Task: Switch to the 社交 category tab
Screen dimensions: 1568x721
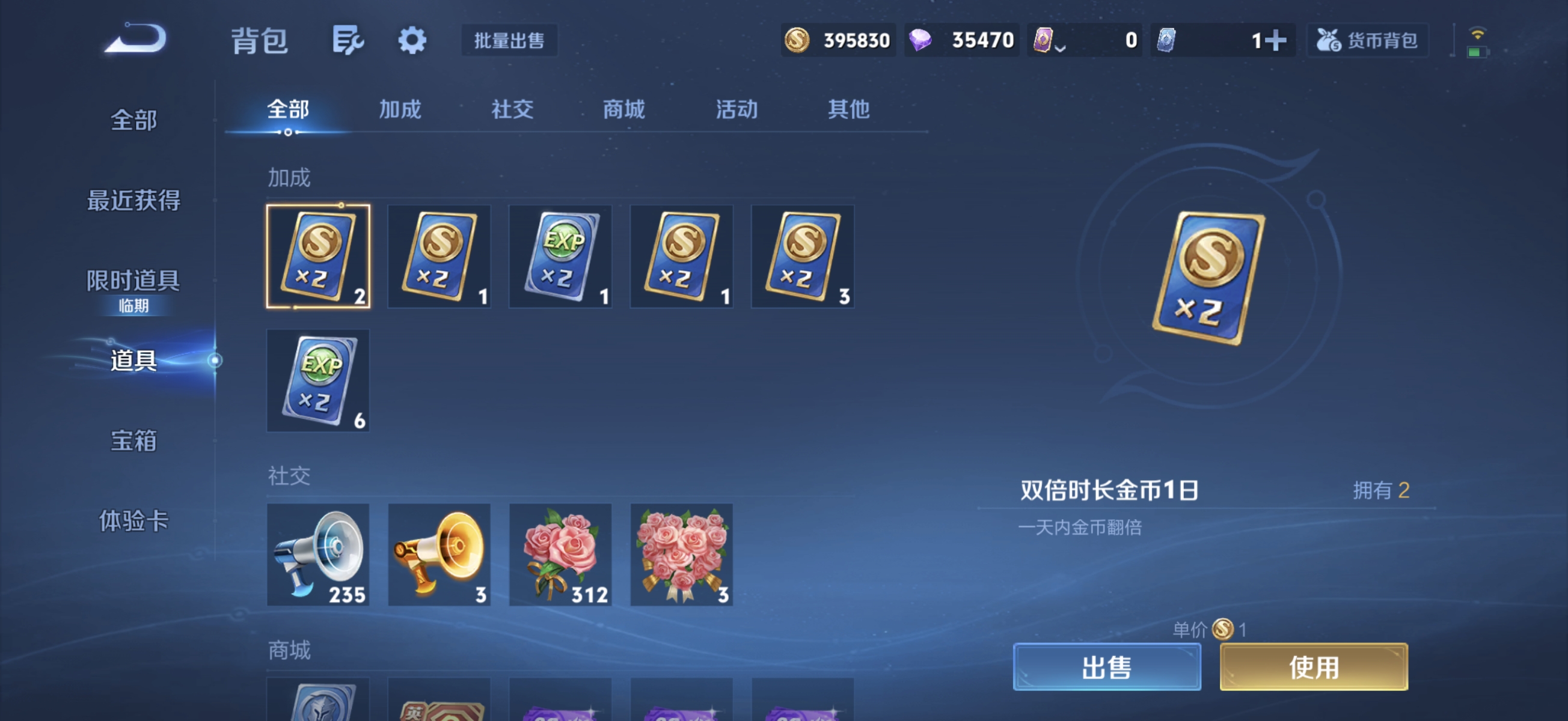Action: point(512,110)
